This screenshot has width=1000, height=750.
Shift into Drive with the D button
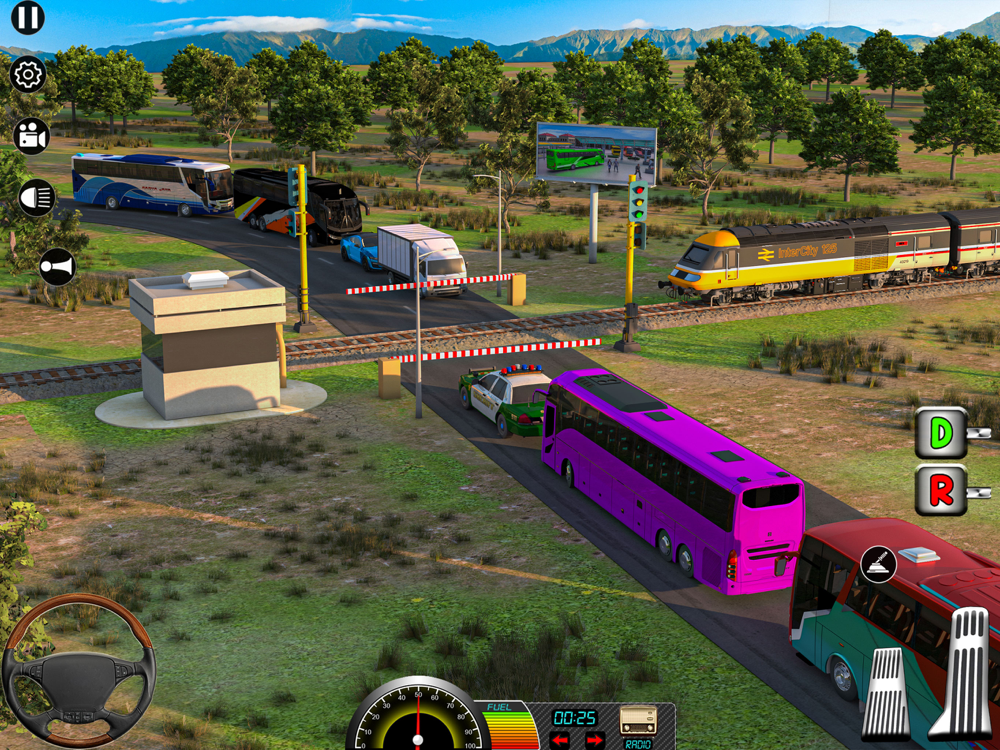point(942,433)
